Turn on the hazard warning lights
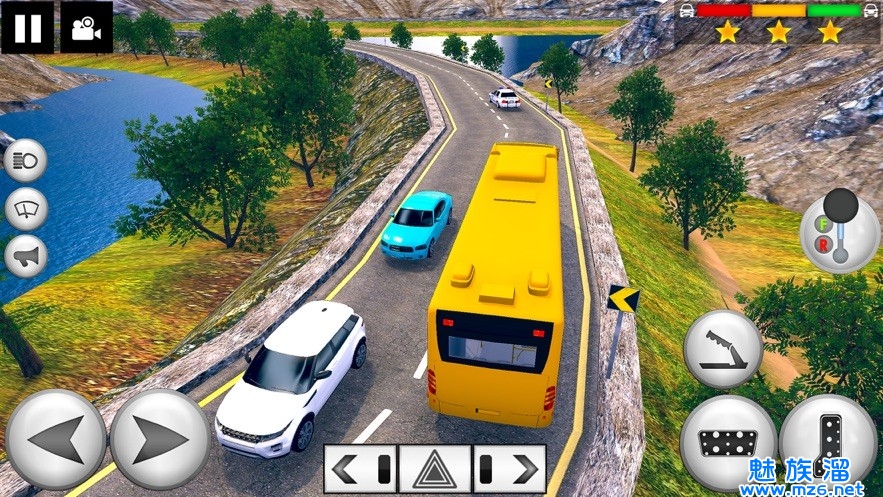 tap(435, 468)
